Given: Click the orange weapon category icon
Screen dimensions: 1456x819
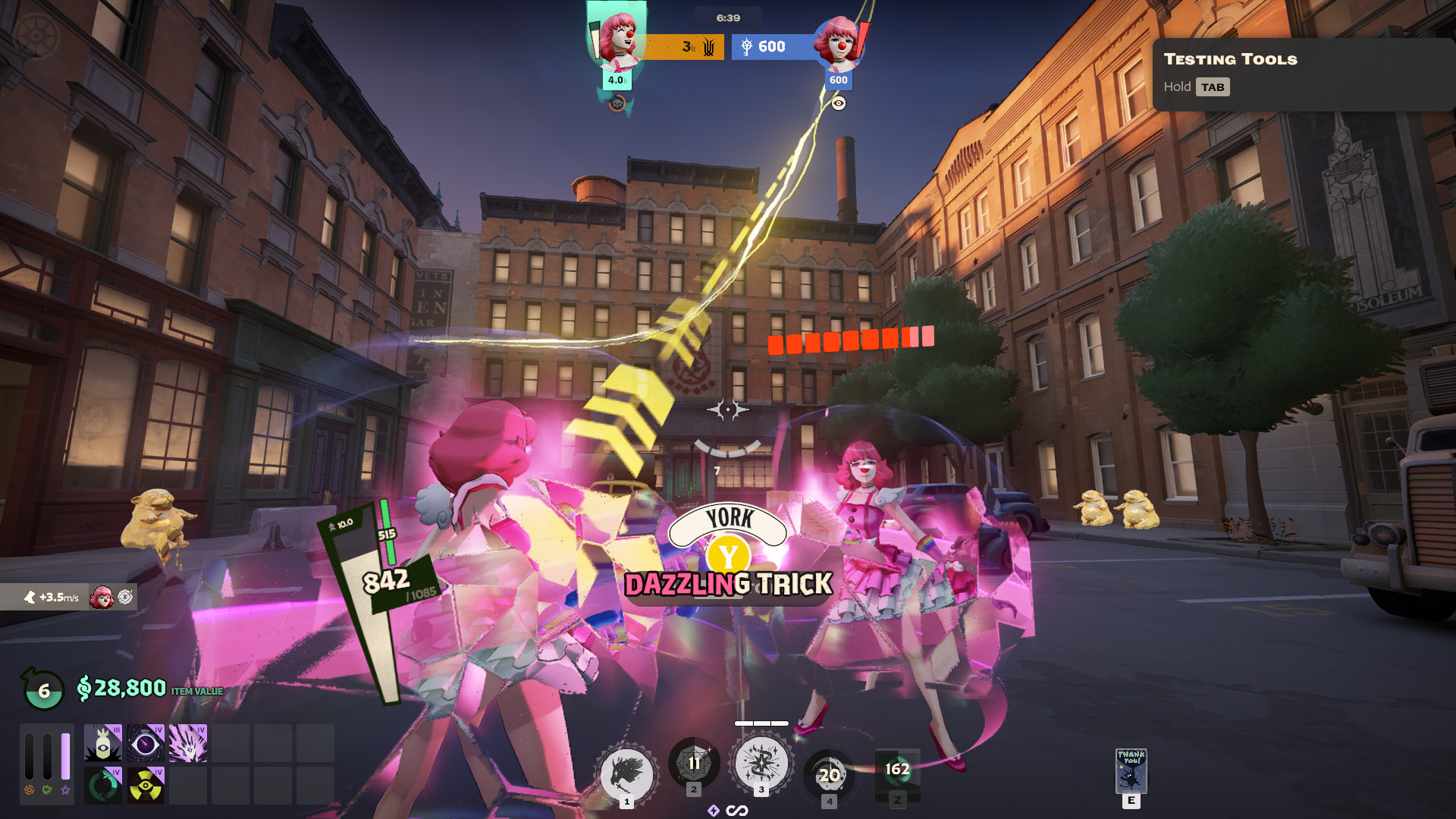Looking at the screenshot, I should [x=29, y=790].
